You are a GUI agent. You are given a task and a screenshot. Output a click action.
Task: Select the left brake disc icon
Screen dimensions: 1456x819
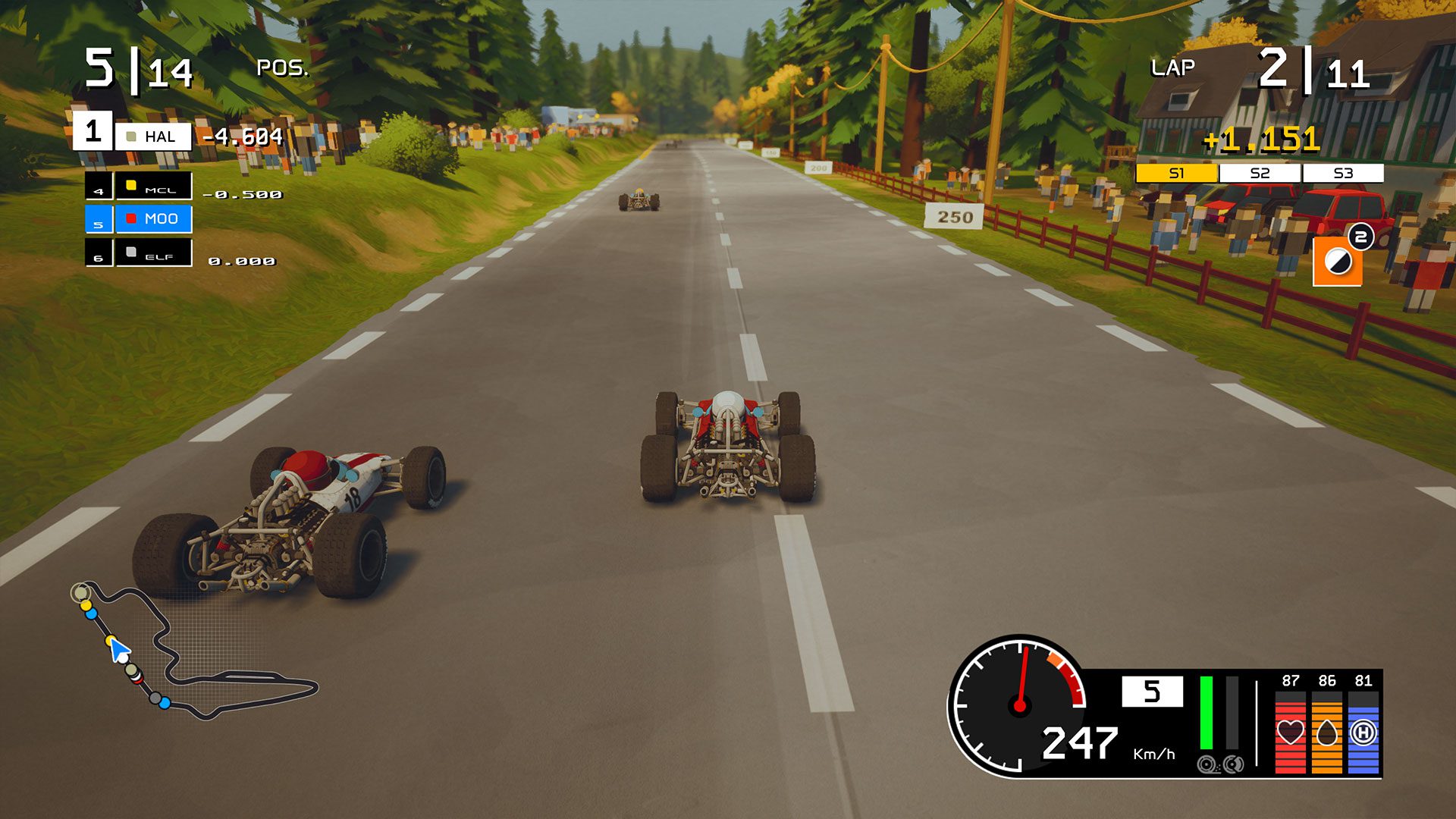click(1207, 765)
